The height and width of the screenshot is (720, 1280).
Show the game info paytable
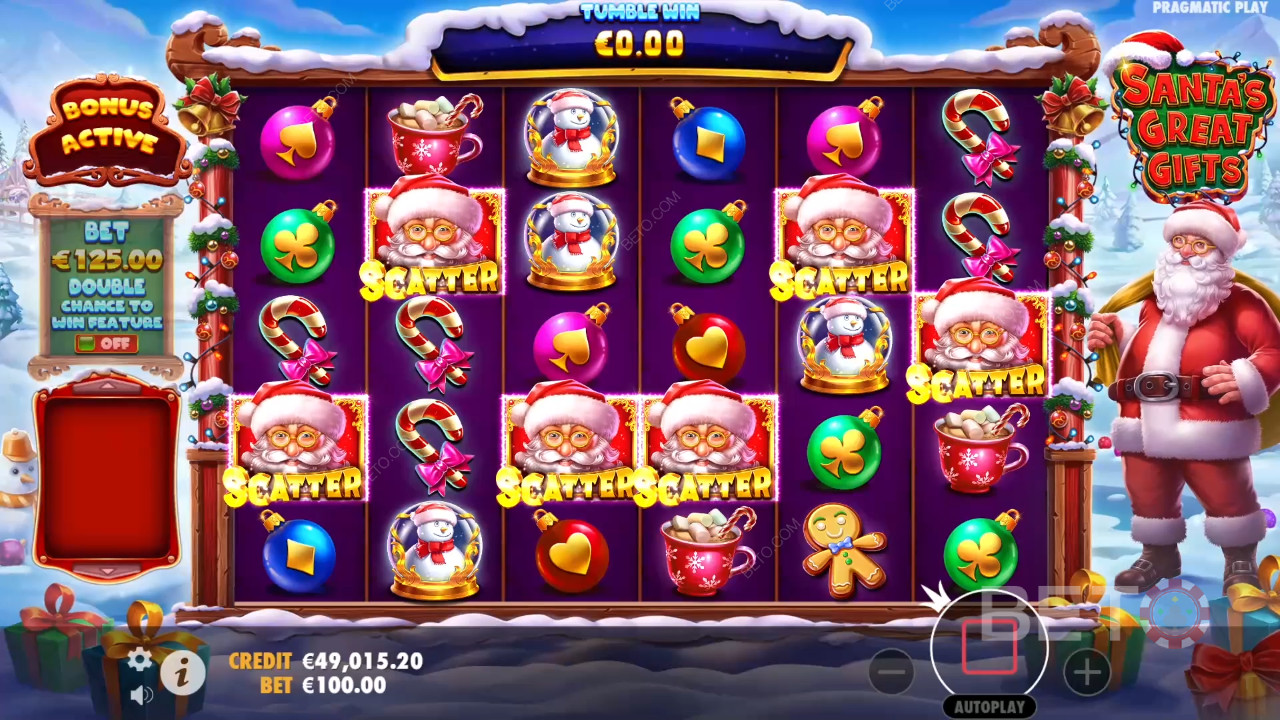tap(182, 675)
